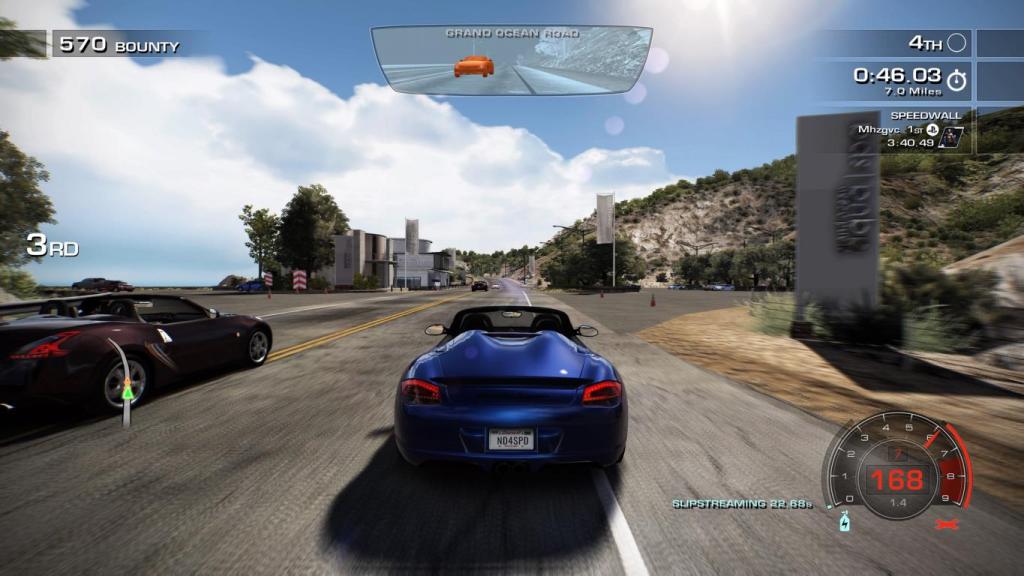Open the Speedwall player avatar thumbnail
The image size is (1024, 576).
950,137
